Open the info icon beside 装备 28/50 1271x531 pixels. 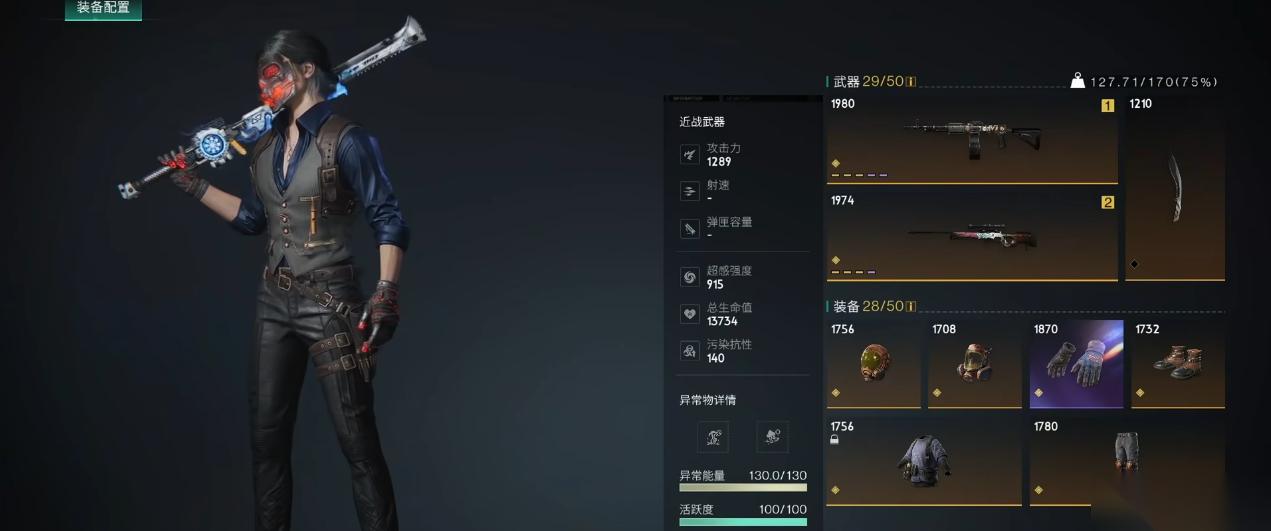(911, 307)
